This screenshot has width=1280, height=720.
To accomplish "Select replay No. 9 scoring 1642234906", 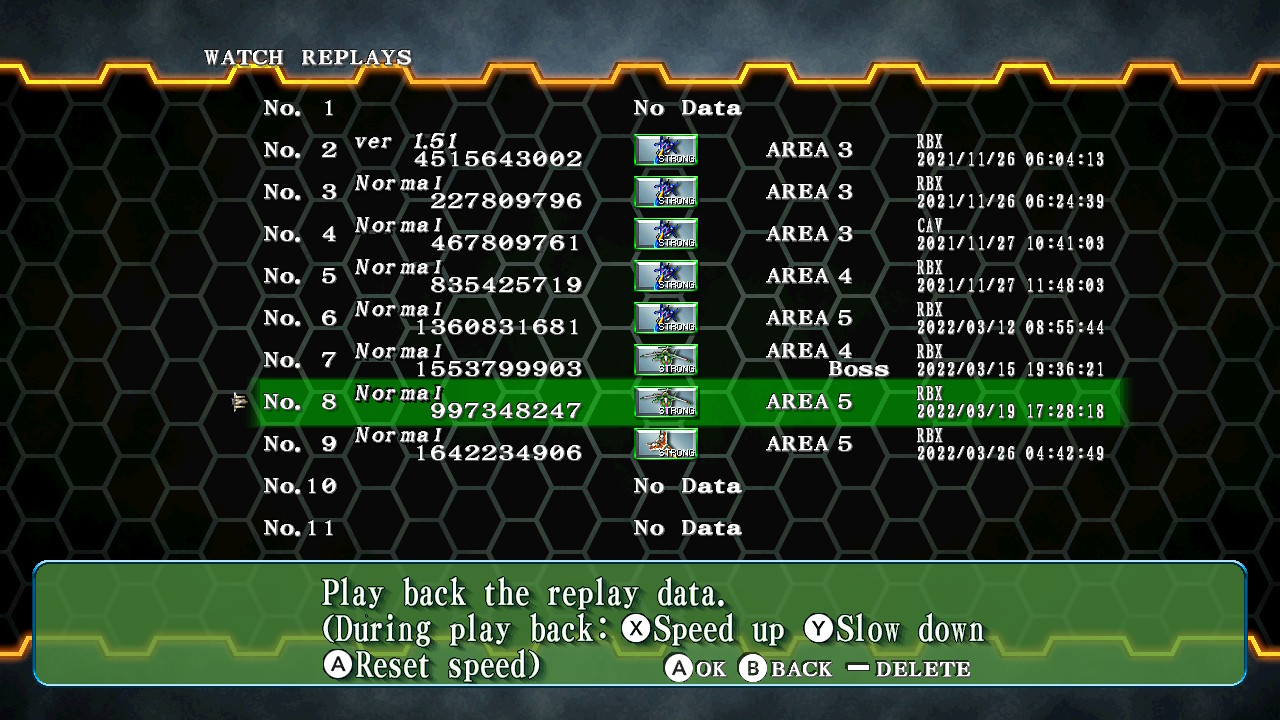I will (690, 444).
